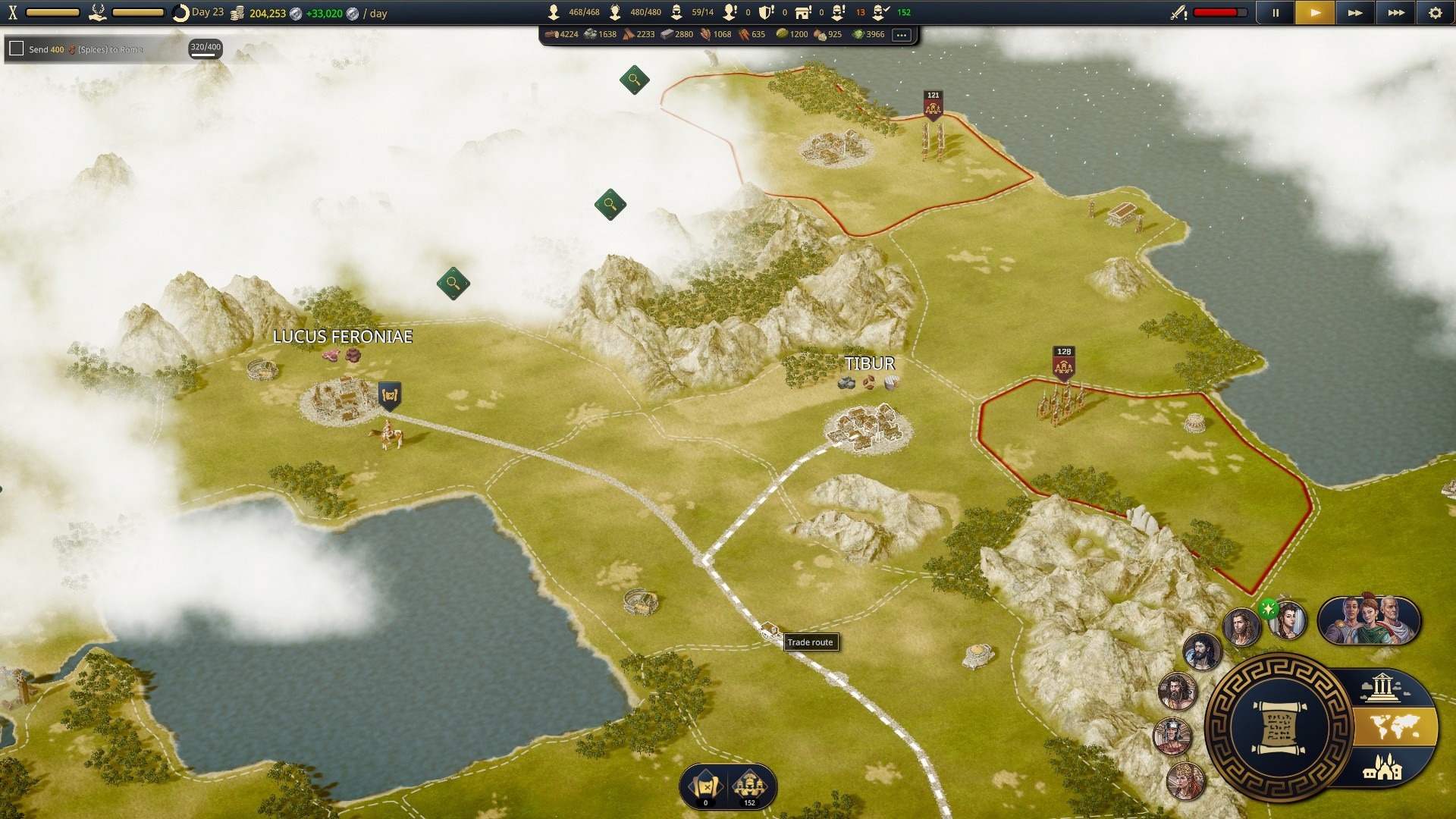The height and width of the screenshot is (819, 1456).
Task: Switch to the temple view tab
Action: [x=1382, y=689]
